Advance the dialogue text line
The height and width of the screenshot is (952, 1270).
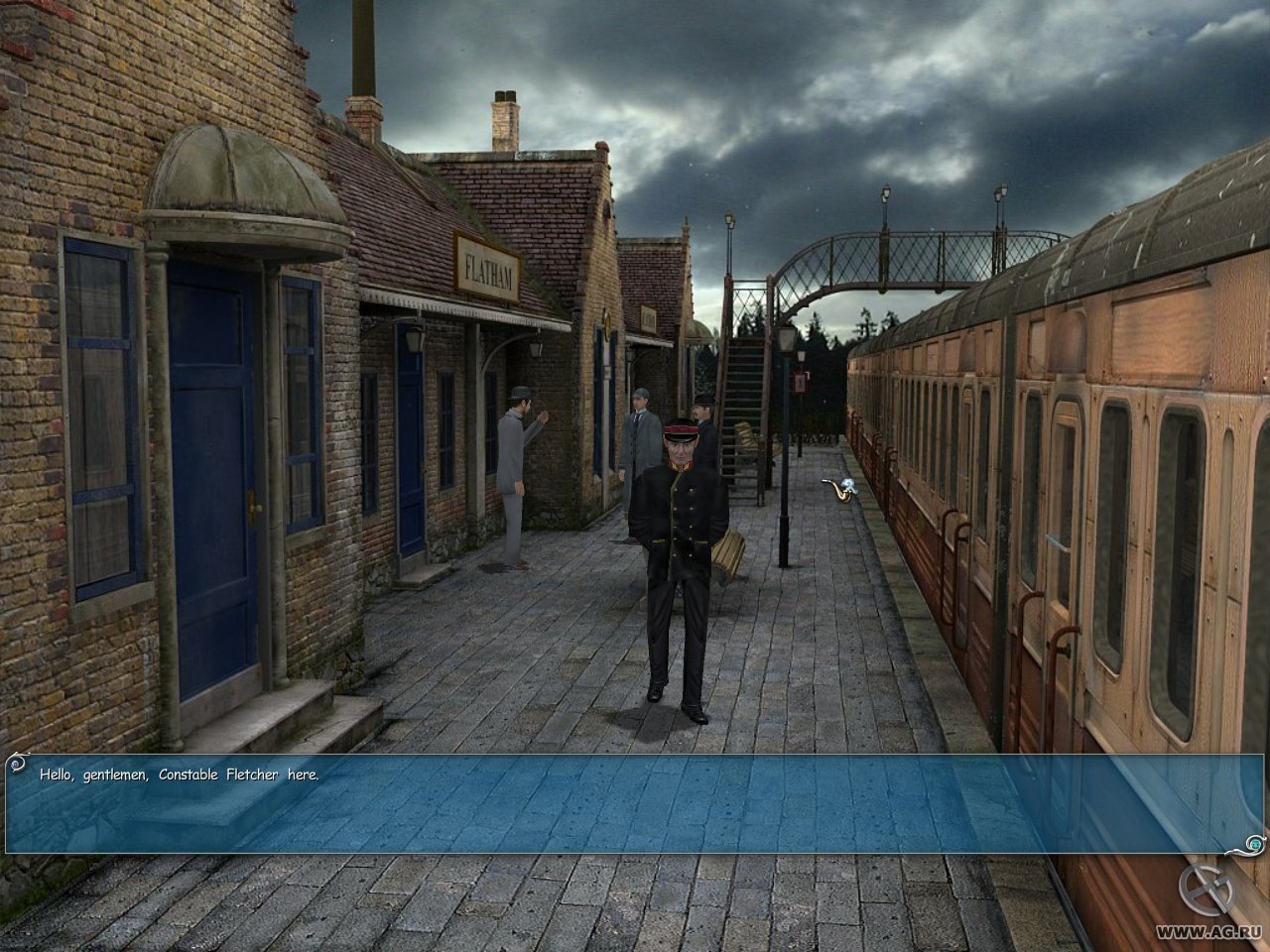tap(179, 773)
